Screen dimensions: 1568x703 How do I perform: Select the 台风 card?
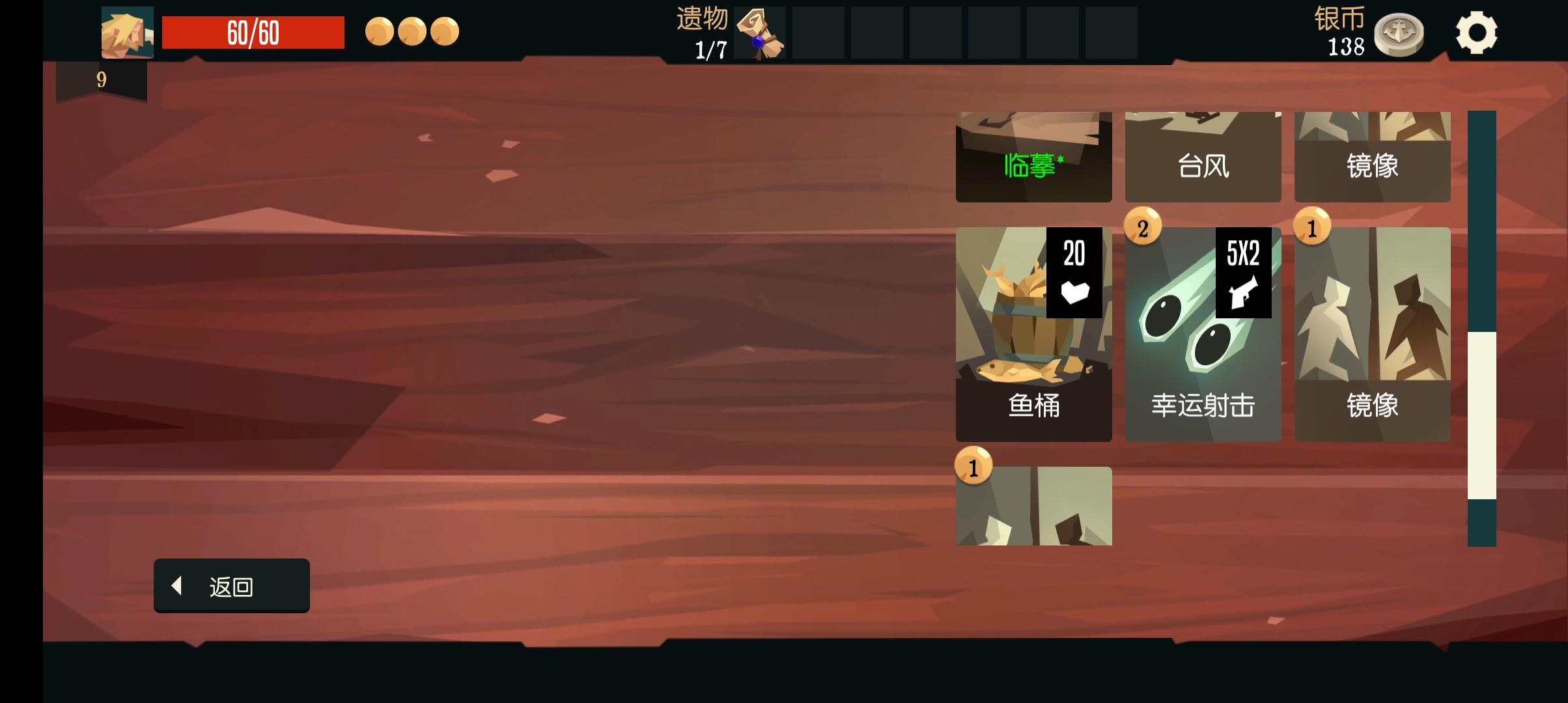point(1203,156)
